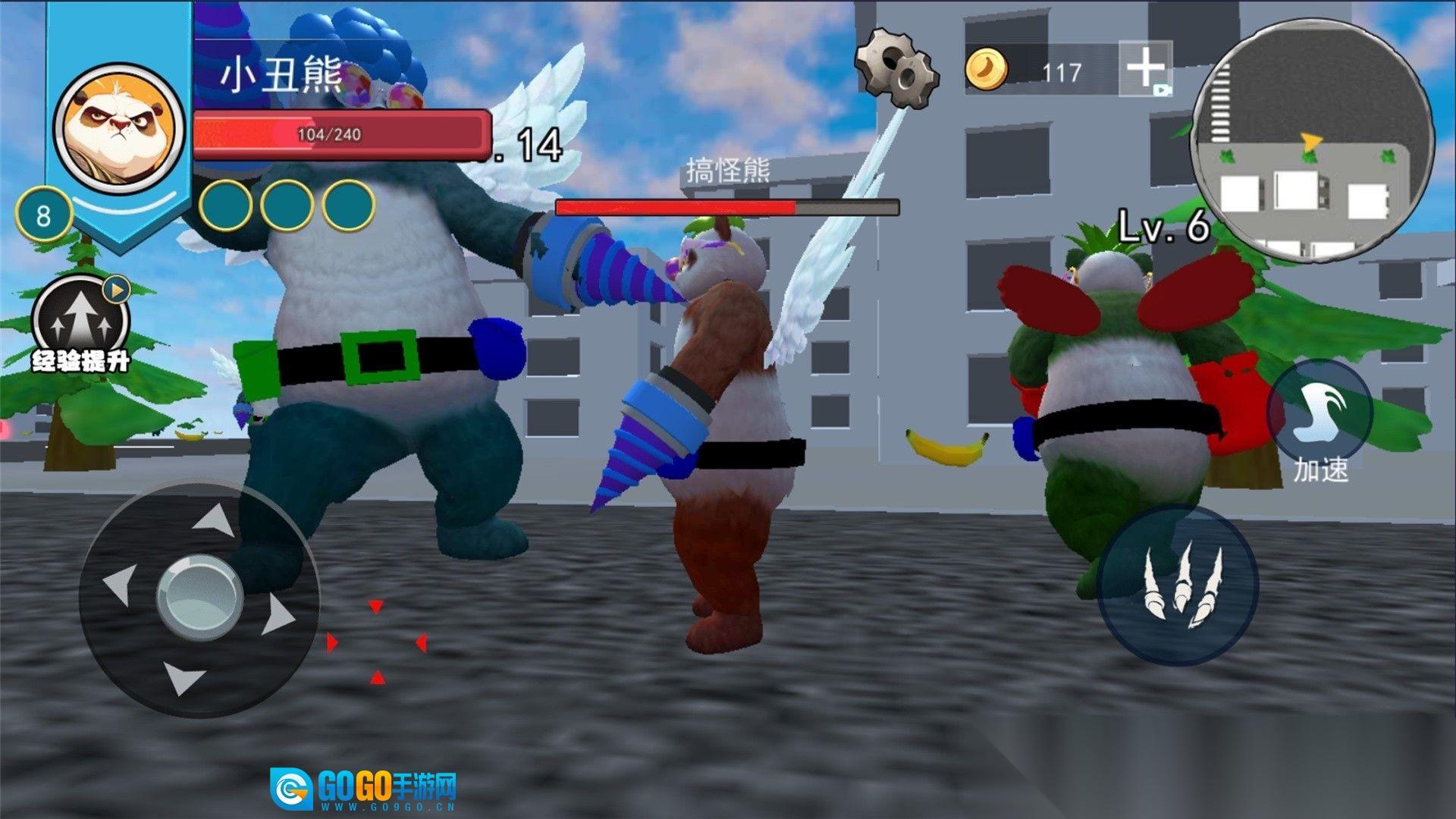The height and width of the screenshot is (819, 1456).
Task: Click the gold coin currency icon
Action: pyautogui.click(x=986, y=70)
